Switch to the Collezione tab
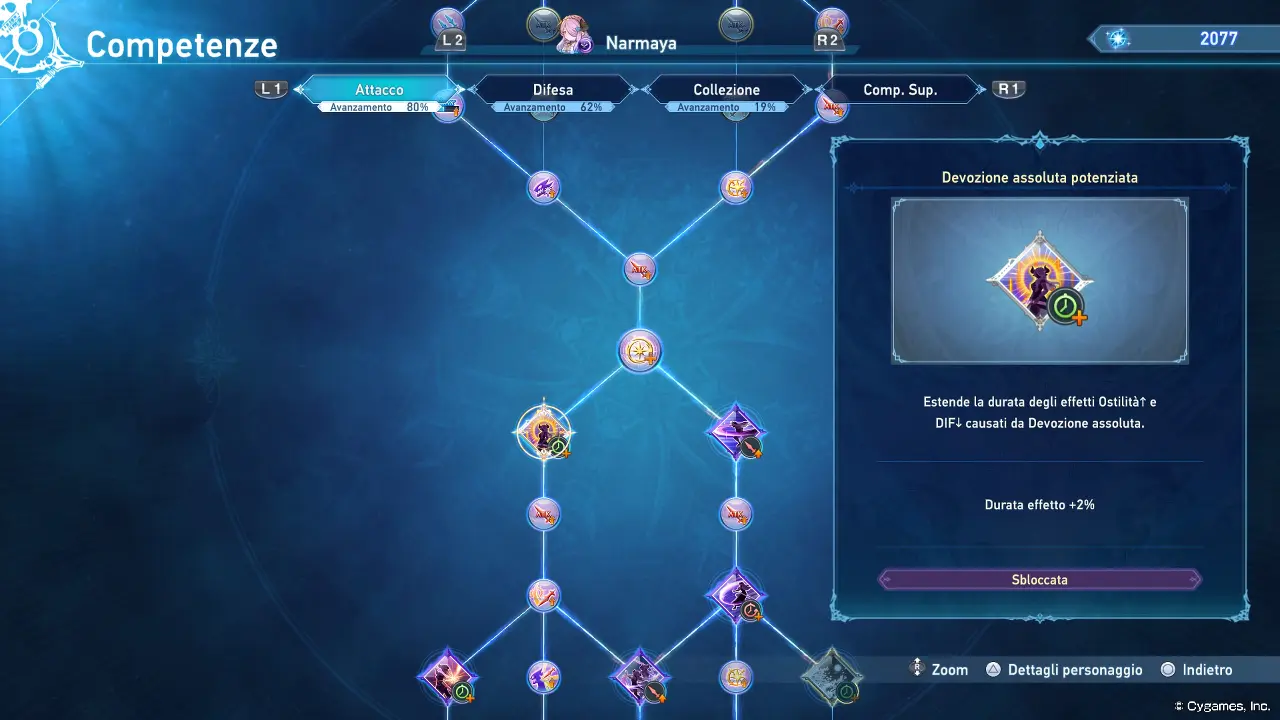 (726, 89)
